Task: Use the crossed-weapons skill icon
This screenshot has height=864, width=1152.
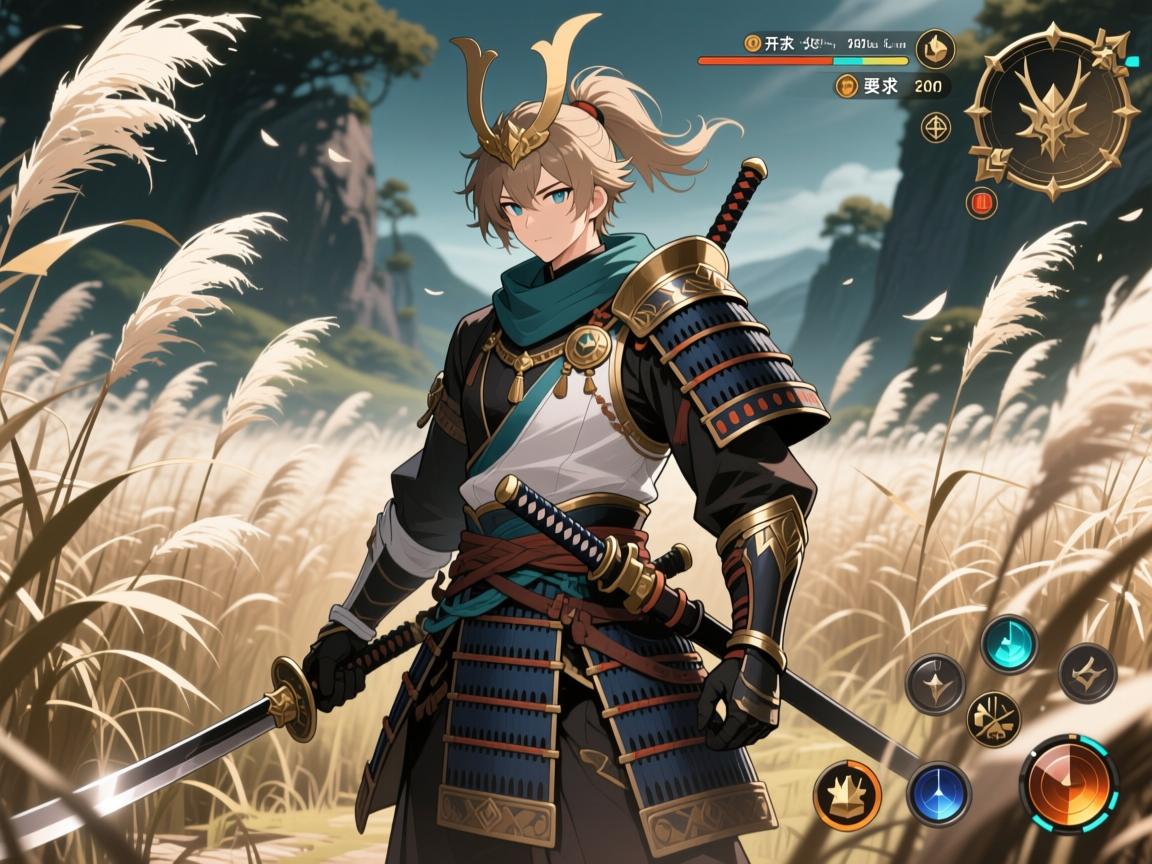Action: point(993,719)
